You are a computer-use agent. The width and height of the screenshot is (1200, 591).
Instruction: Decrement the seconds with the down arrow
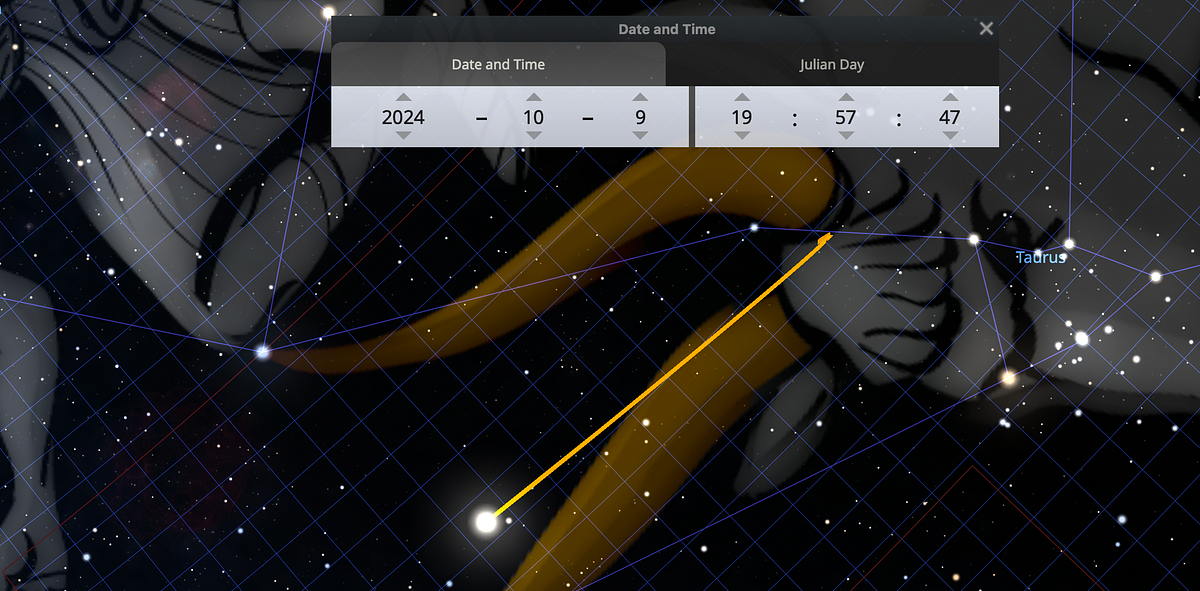[950, 136]
